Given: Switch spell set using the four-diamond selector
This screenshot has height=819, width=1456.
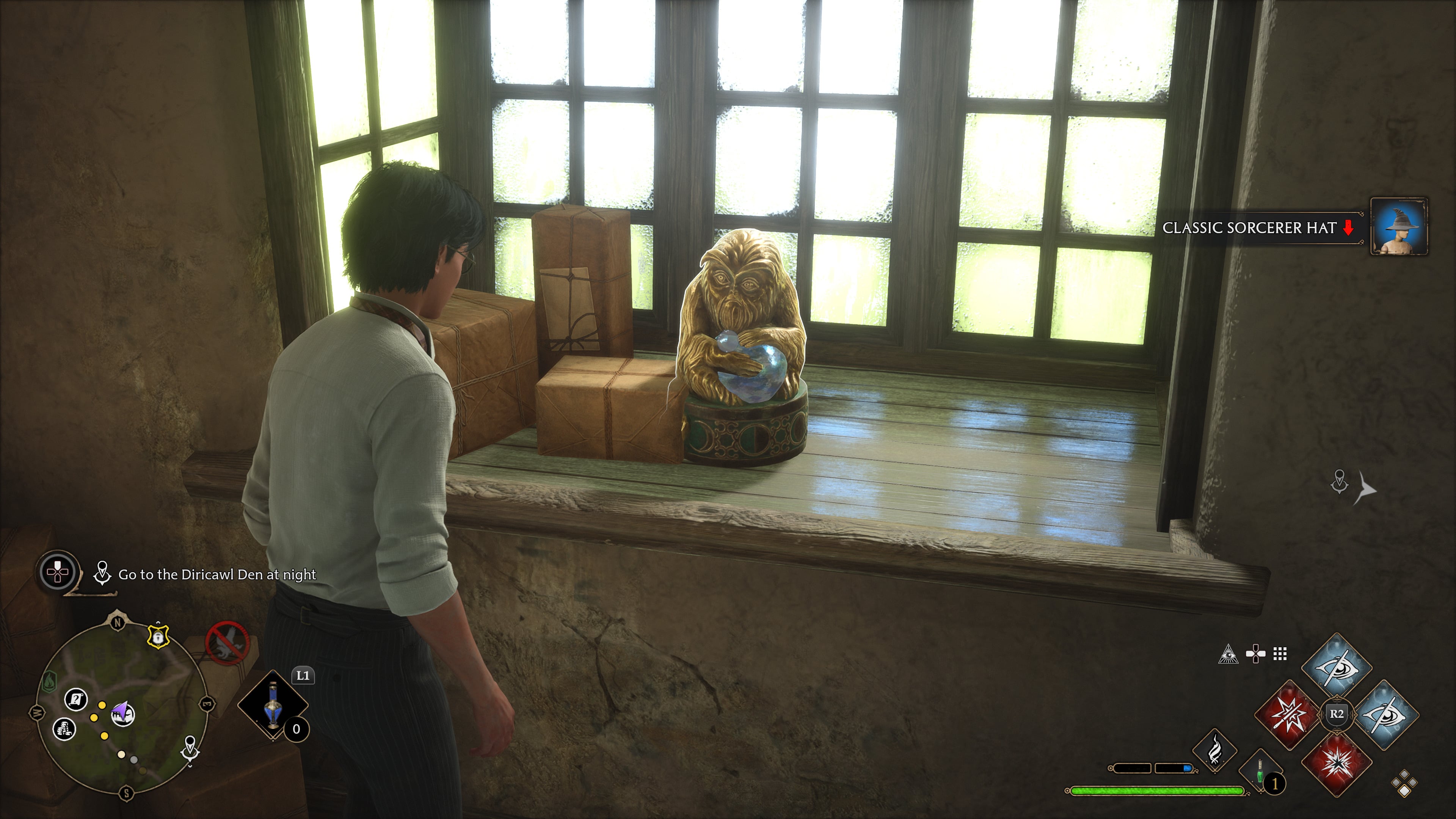Looking at the screenshot, I should (x=1404, y=784).
